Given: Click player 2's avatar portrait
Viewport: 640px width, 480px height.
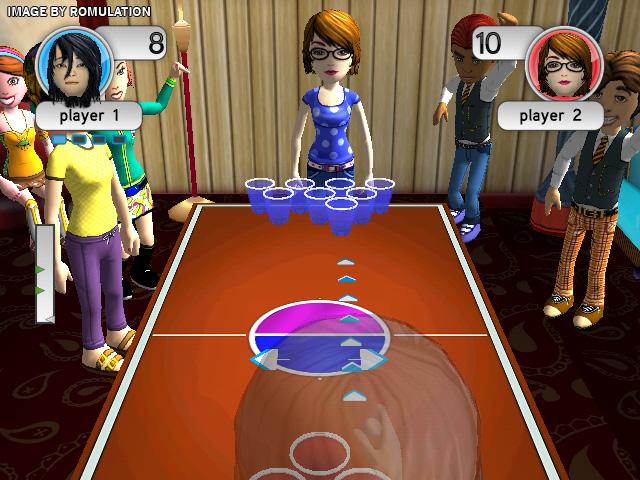Looking at the screenshot, I should 565,65.
